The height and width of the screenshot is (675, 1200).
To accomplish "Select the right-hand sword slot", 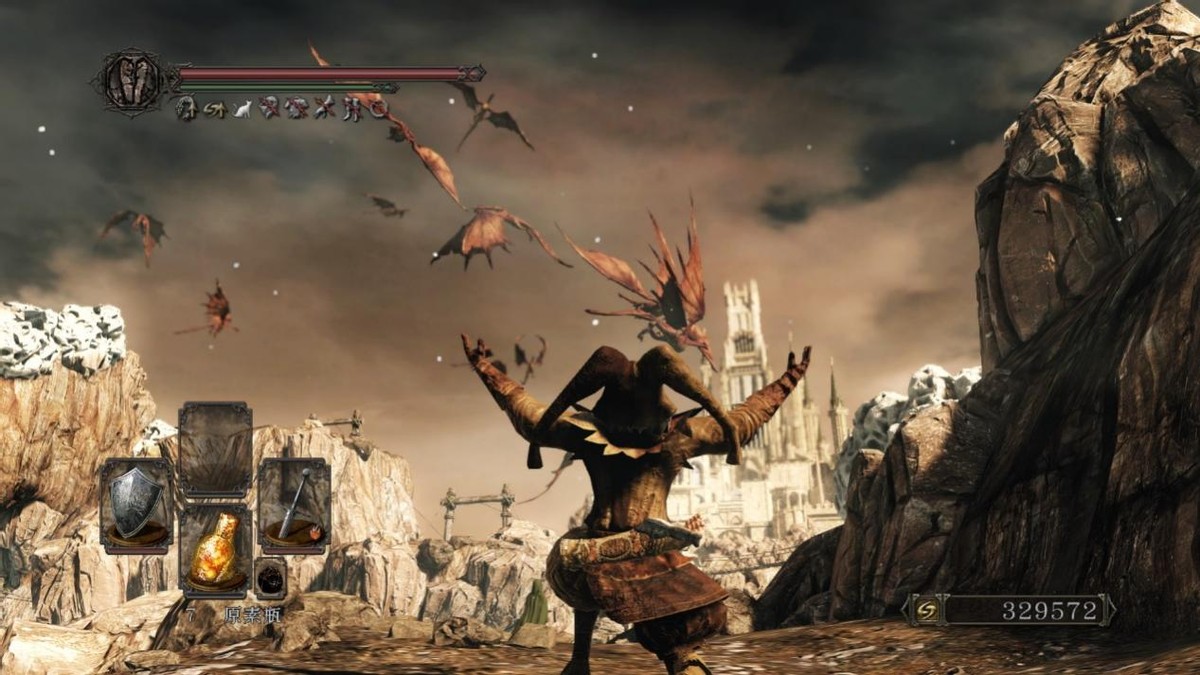I will [x=294, y=505].
